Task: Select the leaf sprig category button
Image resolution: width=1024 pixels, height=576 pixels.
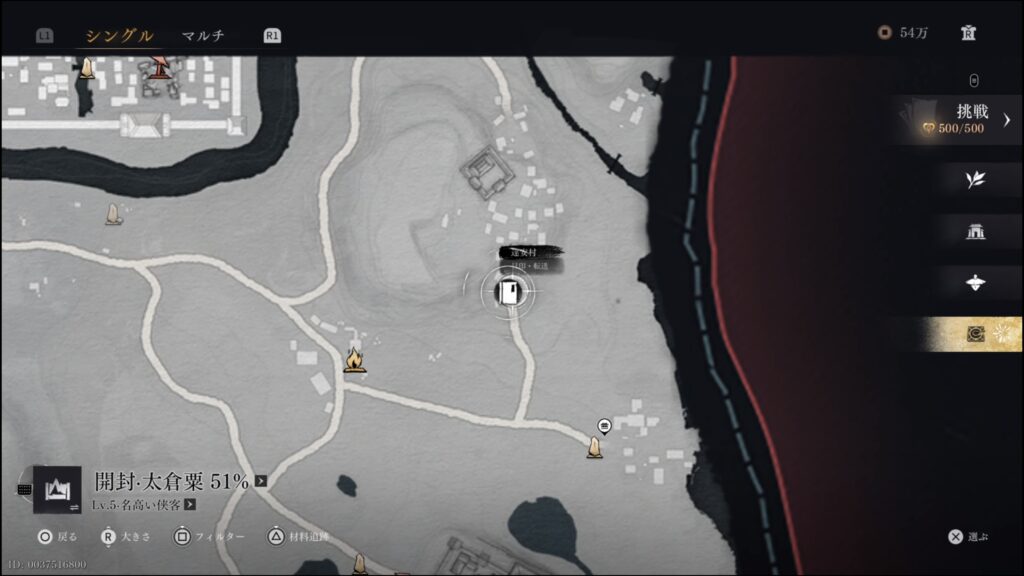Action: click(975, 180)
